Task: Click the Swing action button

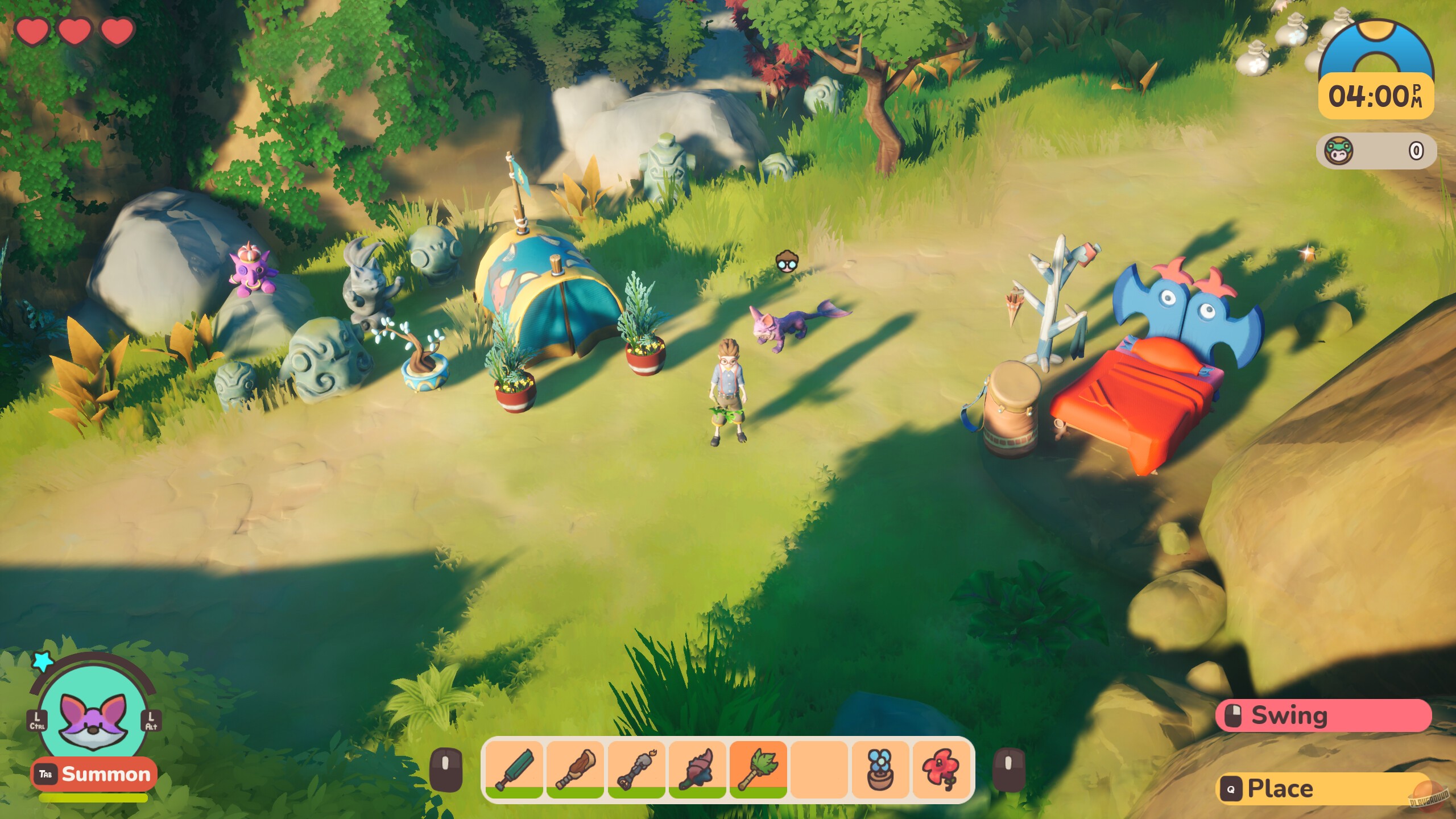Action: (1325, 715)
